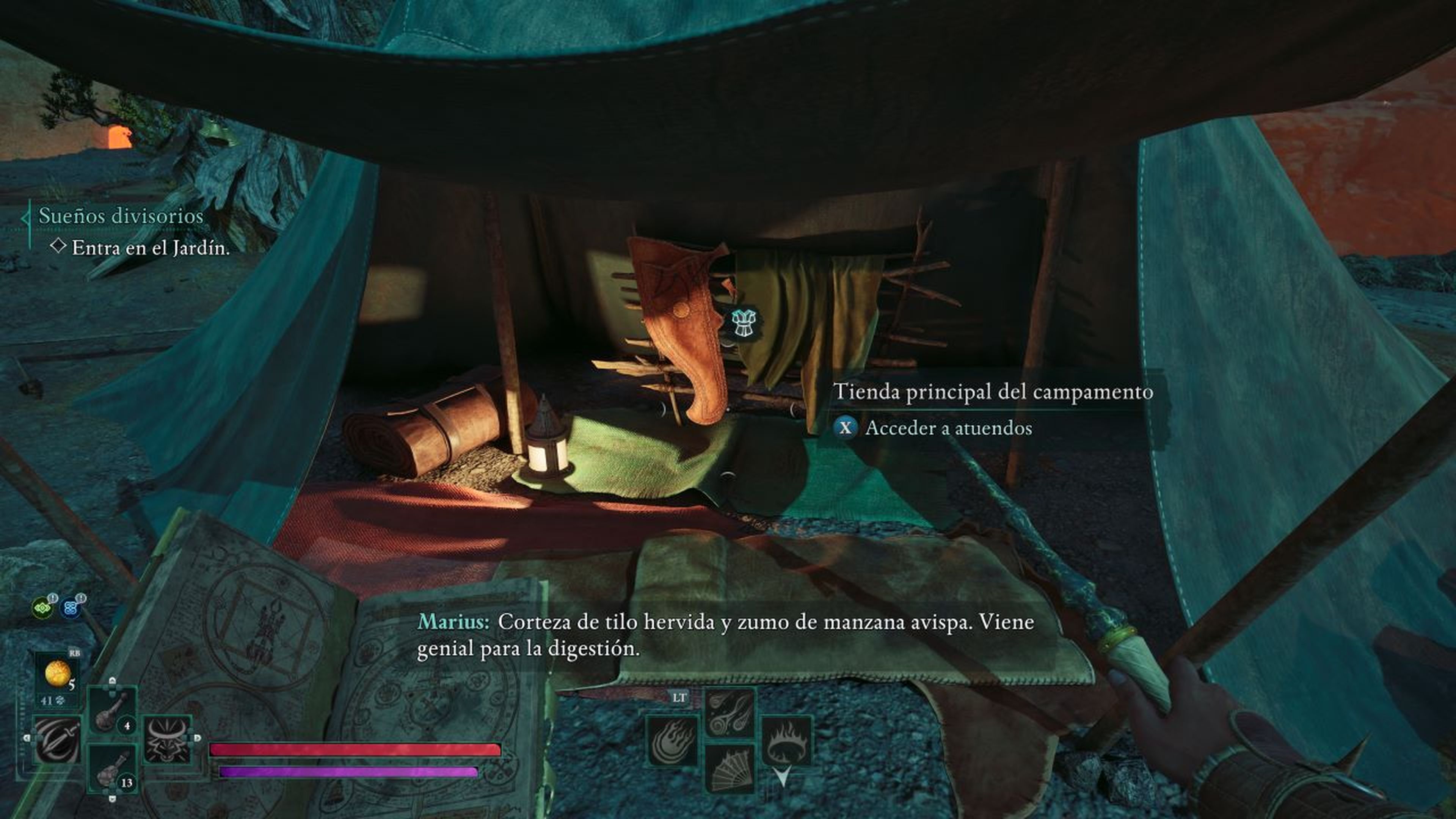Use the potion slot with count 13
The image size is (1456, 819).
pos(112,769)
